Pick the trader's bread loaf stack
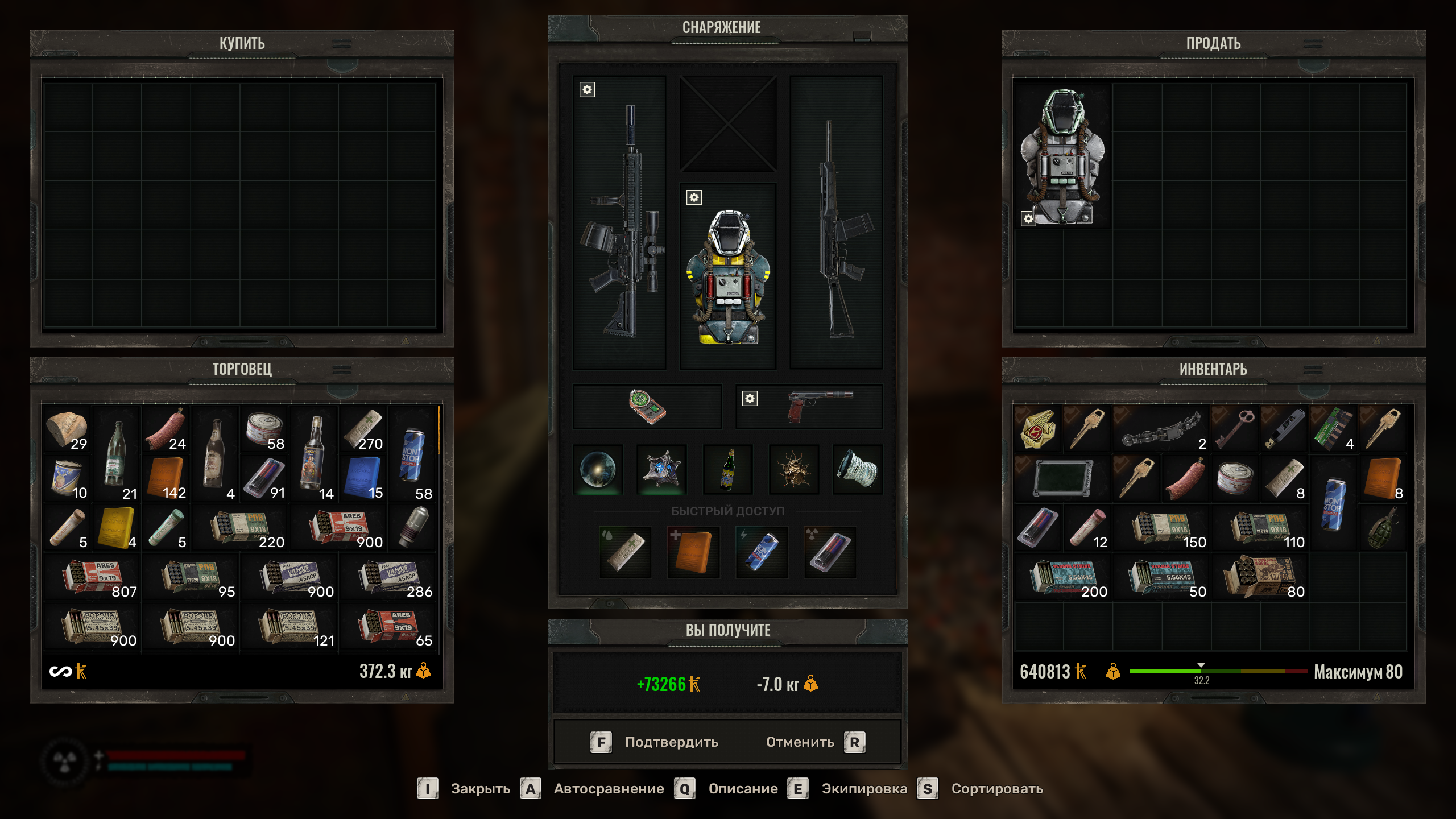The height and width of the screenshot is (819, 1456). click(67, 429)
